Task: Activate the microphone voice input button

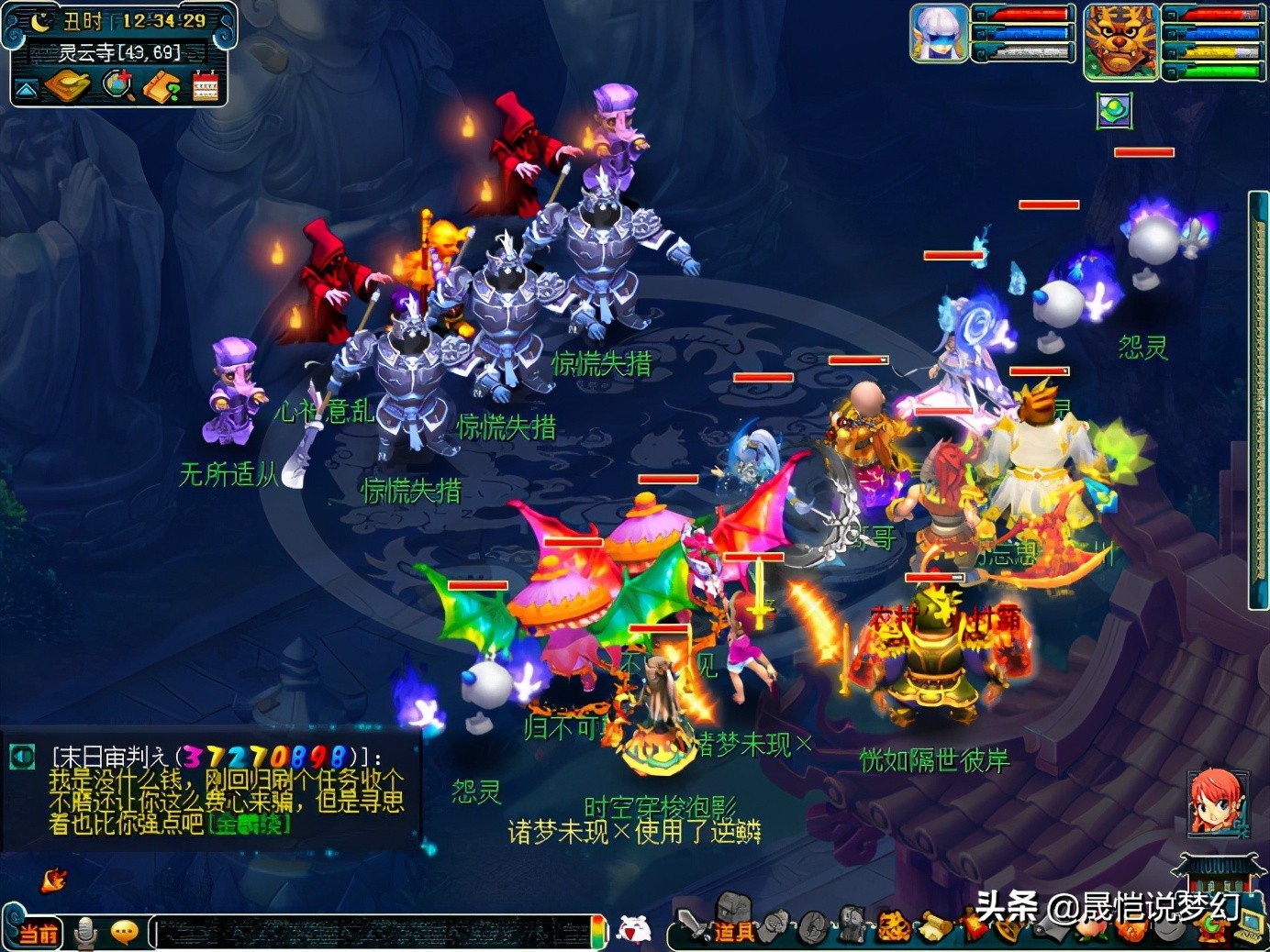Action: [x=86, y=933]
